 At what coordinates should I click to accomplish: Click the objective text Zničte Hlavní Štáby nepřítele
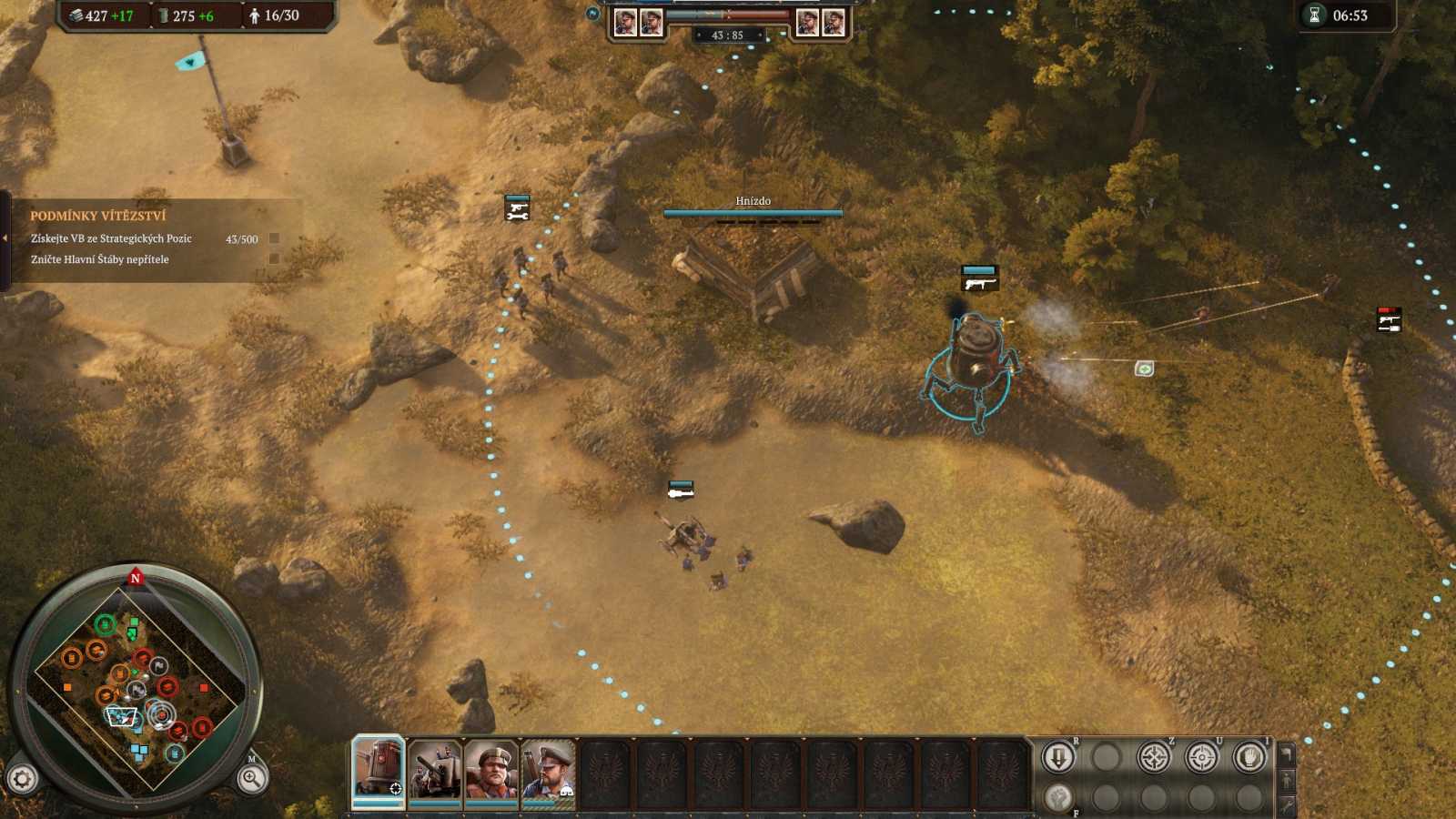tap(100, 258)
